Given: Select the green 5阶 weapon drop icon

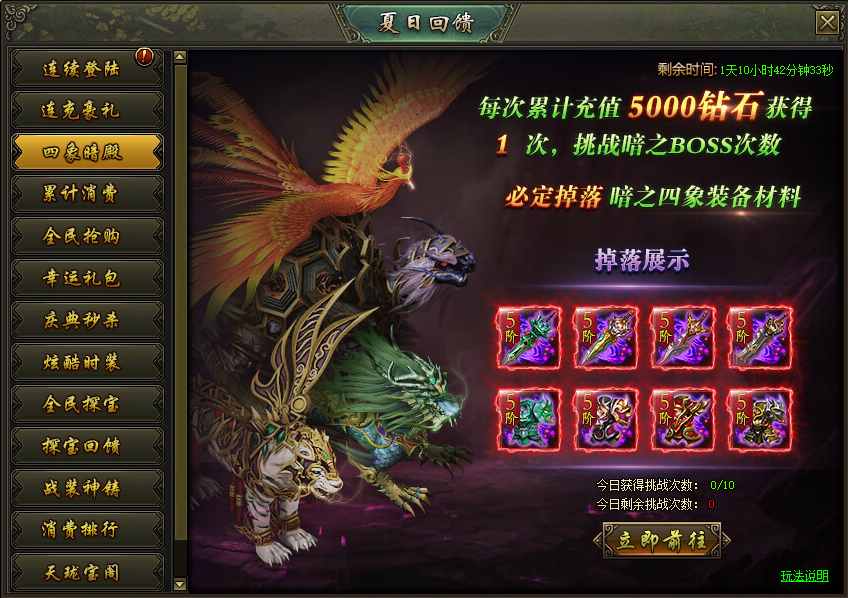Looking at the screenshot, I should point(529,337).
